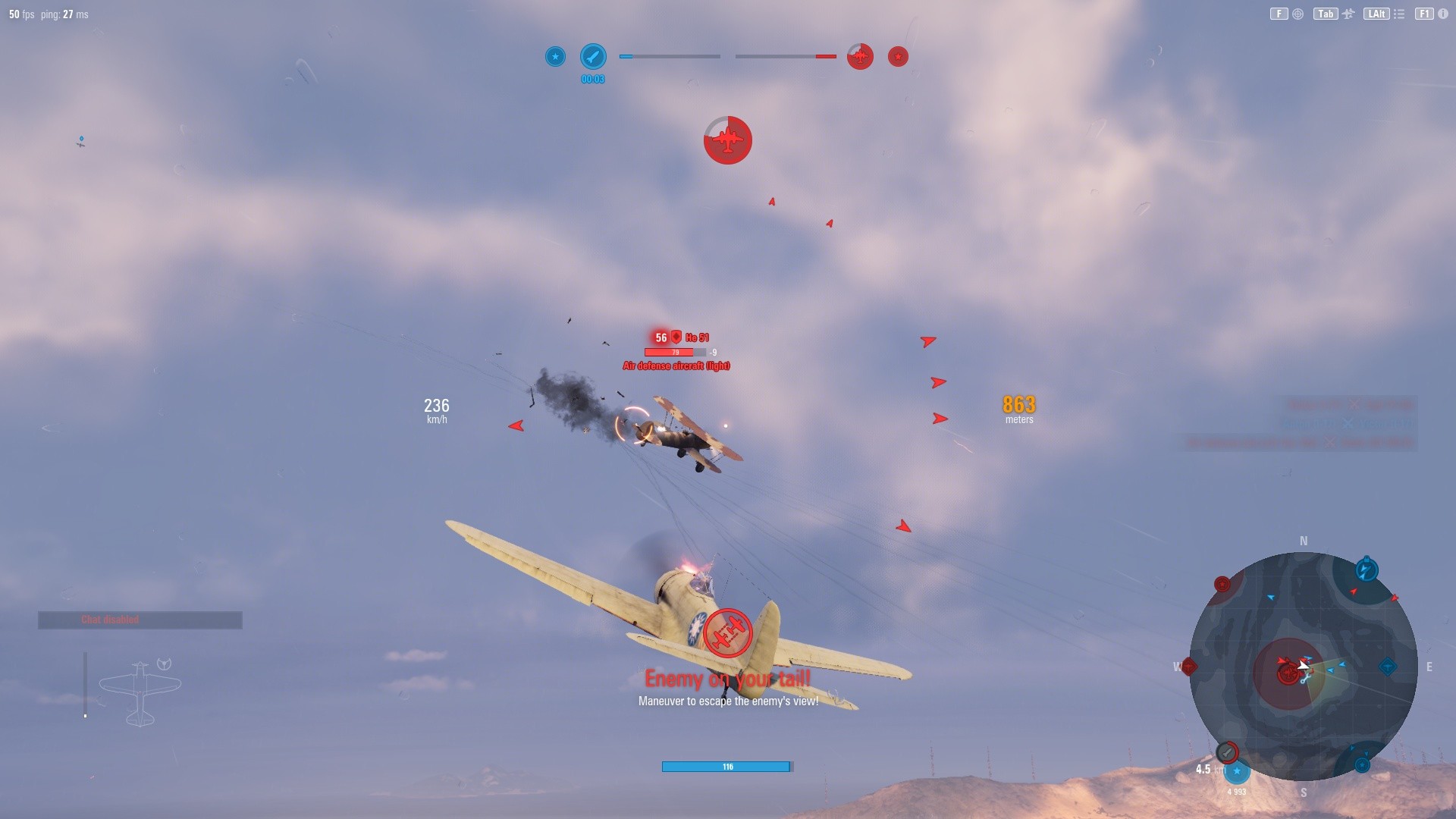
Task: Select the white player arrow on the minimap
Action: pyautogui.click(x=1302, y=666)
